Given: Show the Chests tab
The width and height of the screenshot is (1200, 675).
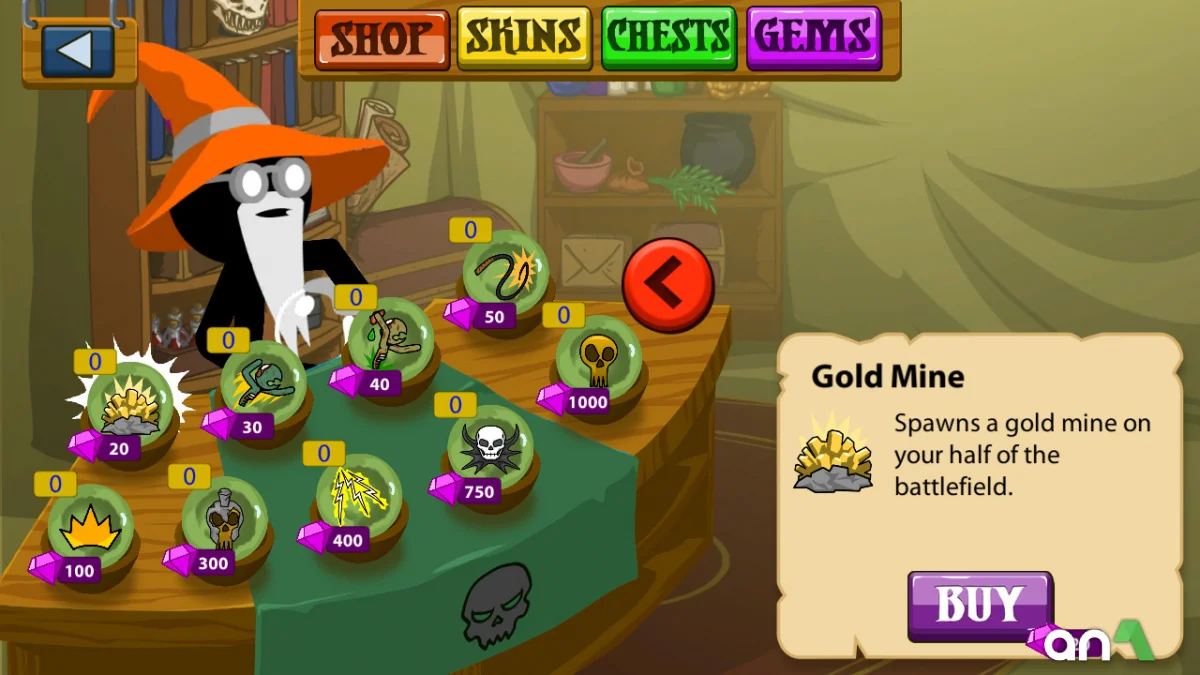Looking at the screenshot, I should pyautogui.click(x=669, y=40).
